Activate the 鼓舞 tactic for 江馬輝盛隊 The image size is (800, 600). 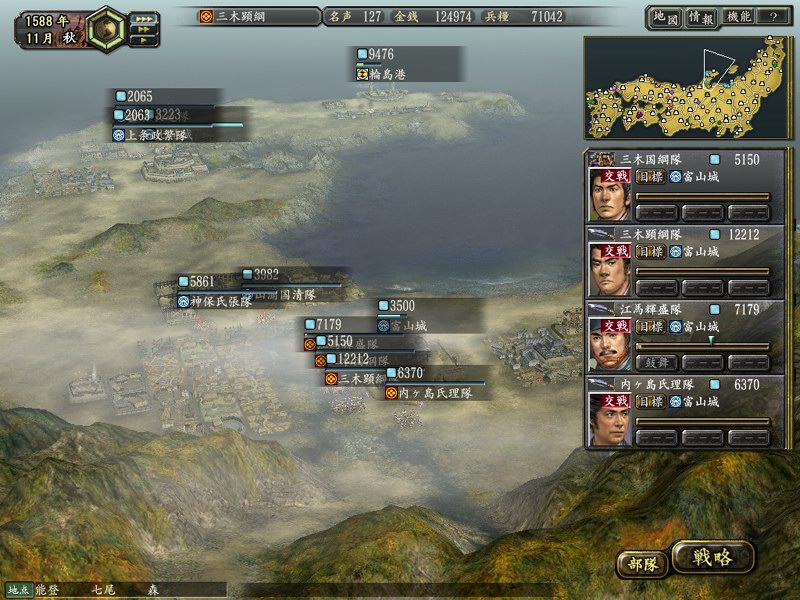(x=655, y=362)
